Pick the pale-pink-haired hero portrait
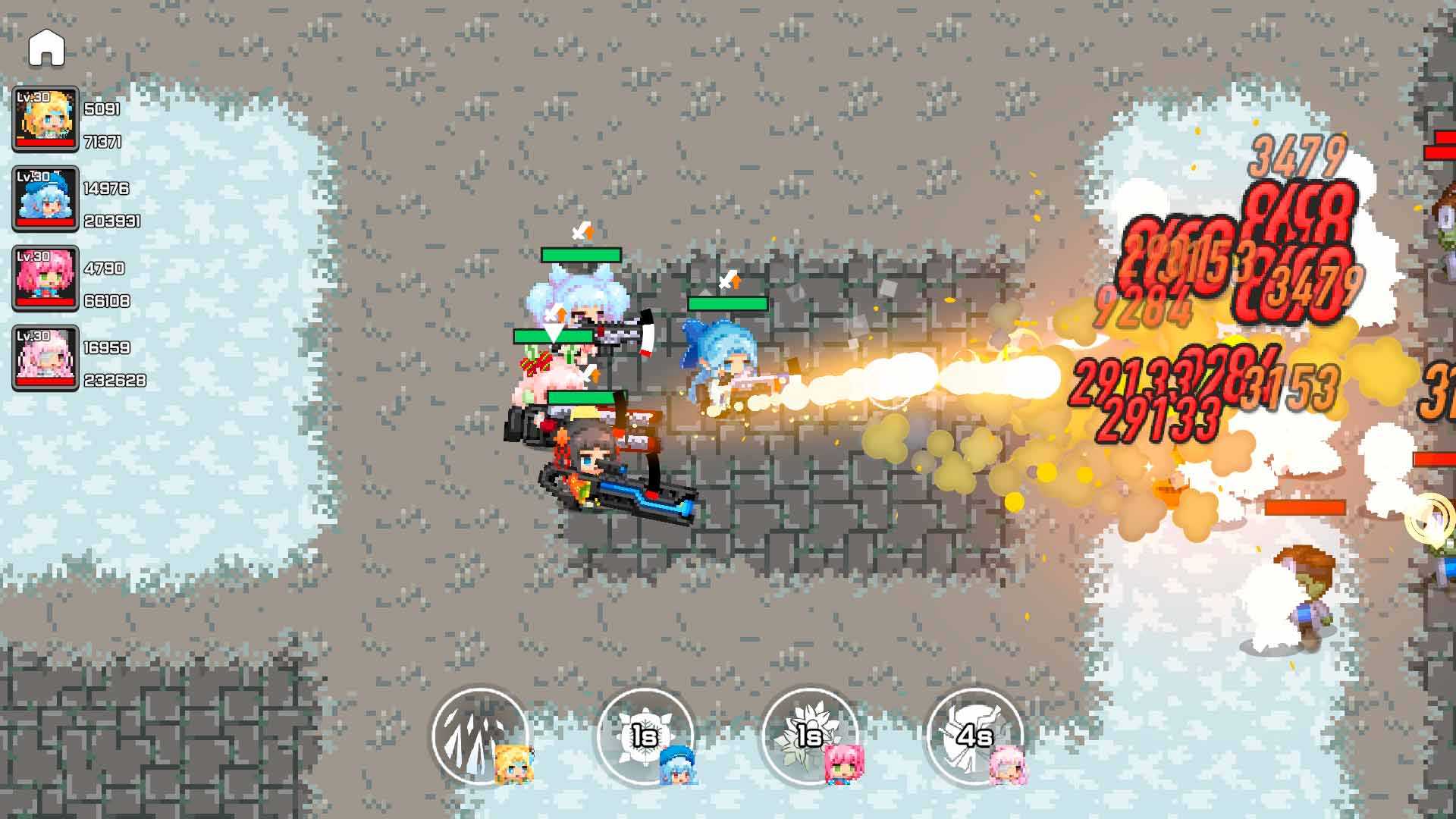1456x819 pixels. 45,358
